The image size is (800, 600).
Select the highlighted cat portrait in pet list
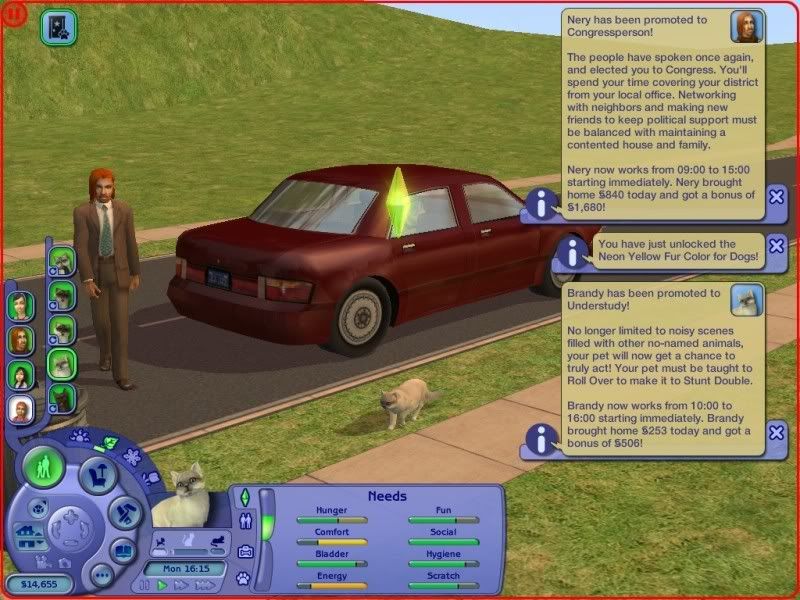tap(62, 364)
